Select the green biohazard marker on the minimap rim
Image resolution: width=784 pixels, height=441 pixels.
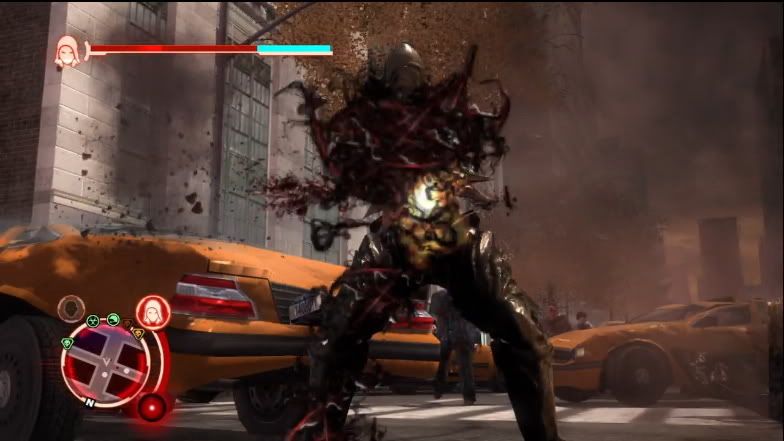pos(93,322)
